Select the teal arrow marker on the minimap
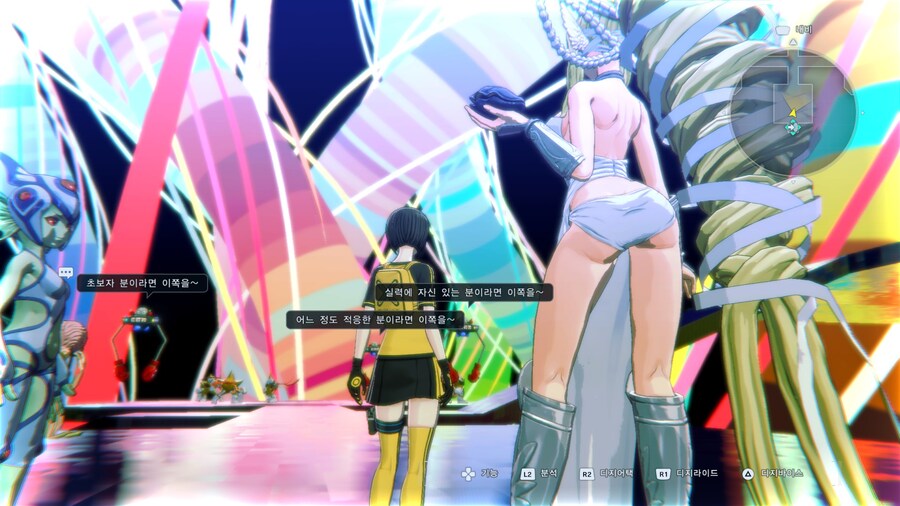900x506 pixels. point(793,127)
